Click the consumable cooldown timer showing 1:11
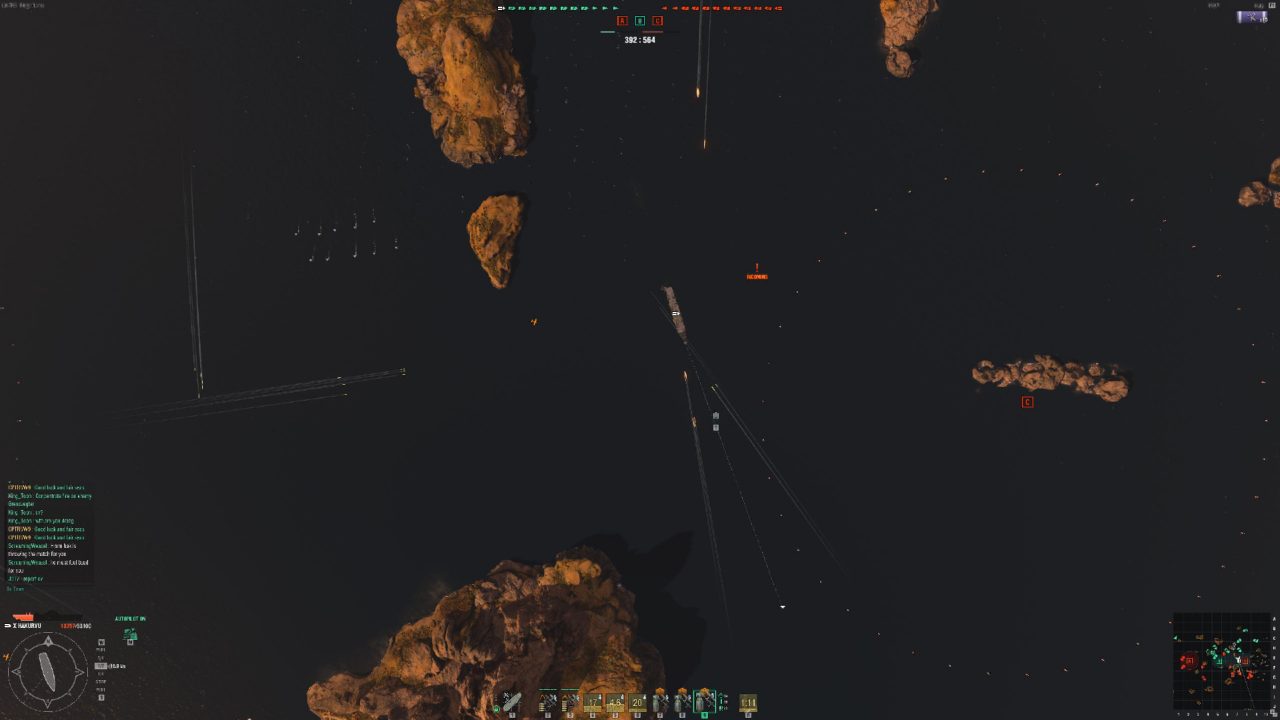The width and height of the screenshot is (1280, 720). click(x=747, y=702)
